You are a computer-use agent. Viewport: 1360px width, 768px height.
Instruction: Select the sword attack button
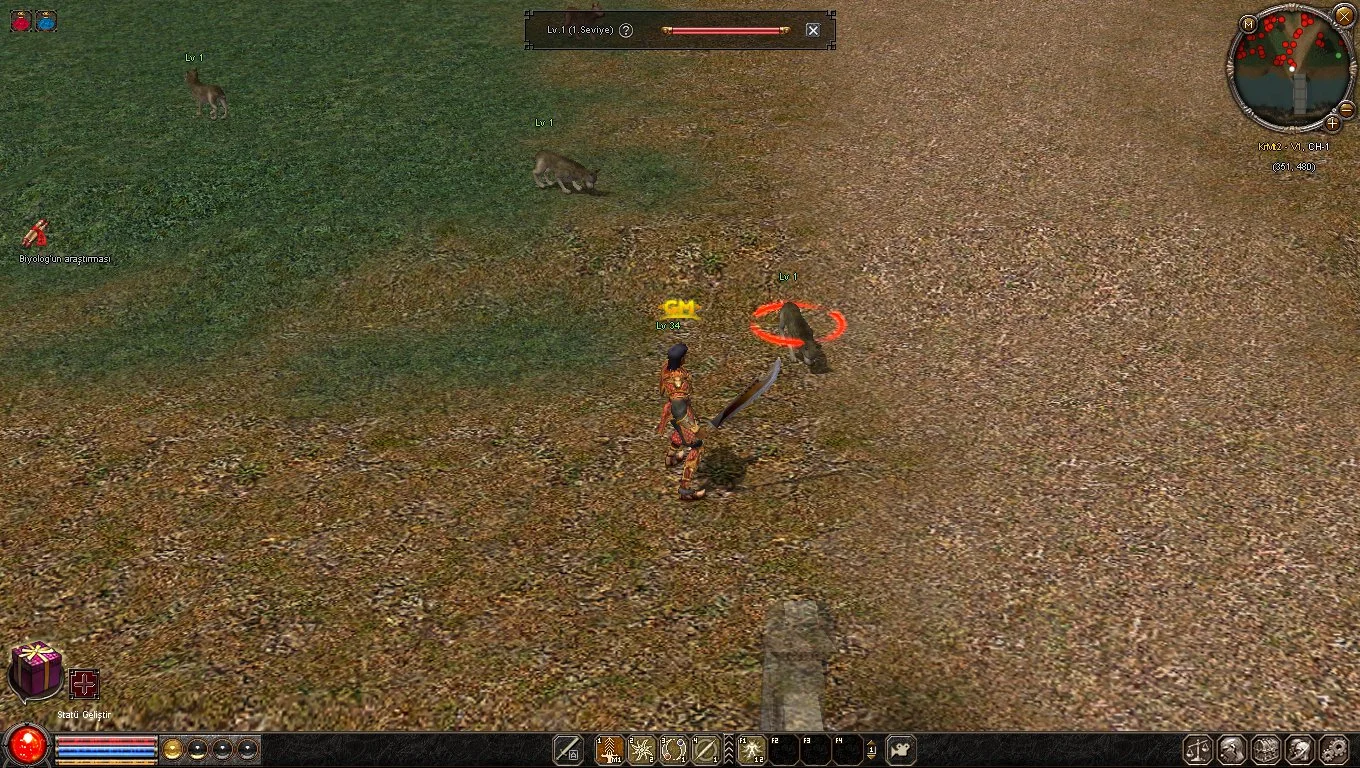[568, 749]
